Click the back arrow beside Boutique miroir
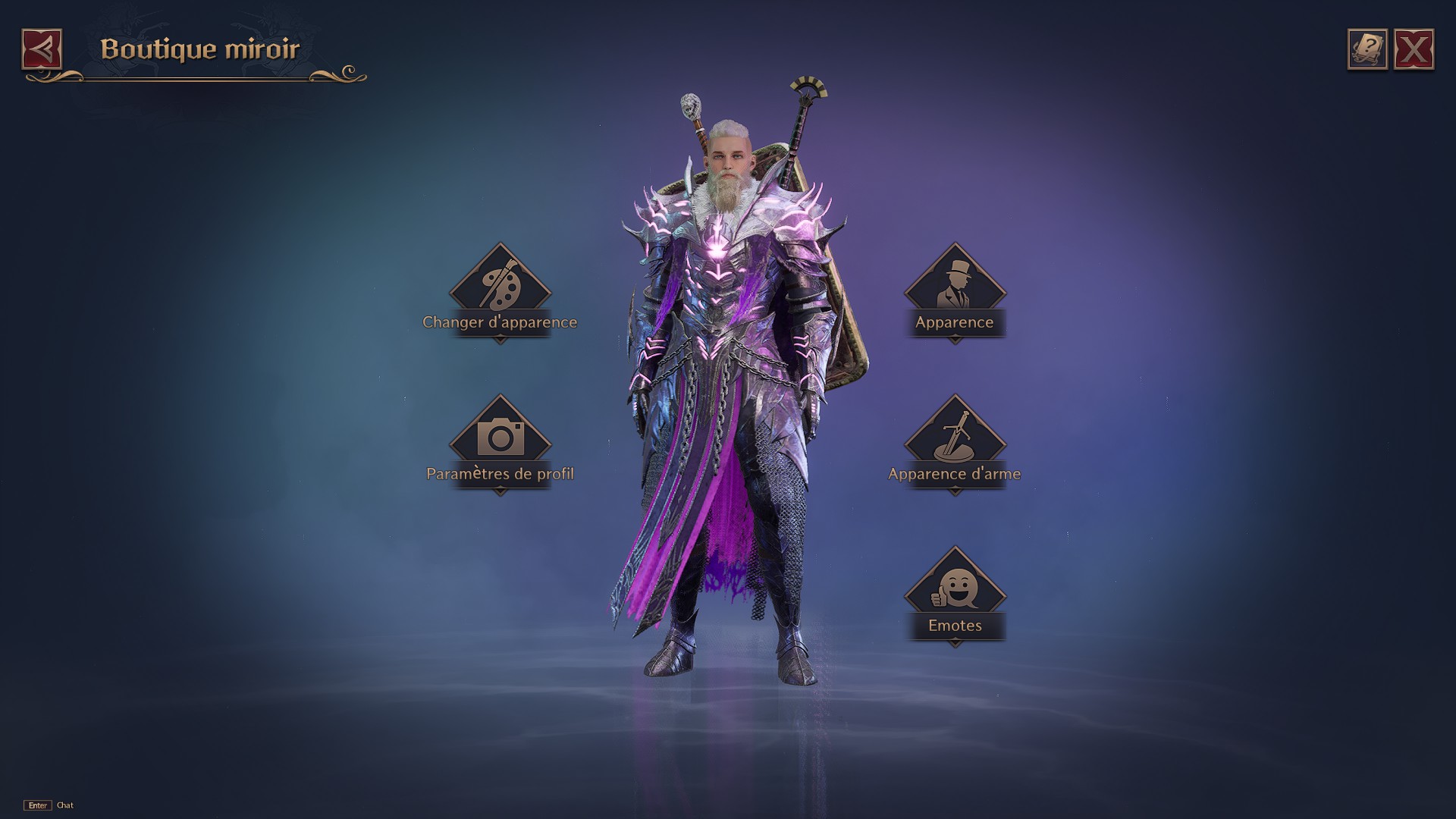 point(43,49)
